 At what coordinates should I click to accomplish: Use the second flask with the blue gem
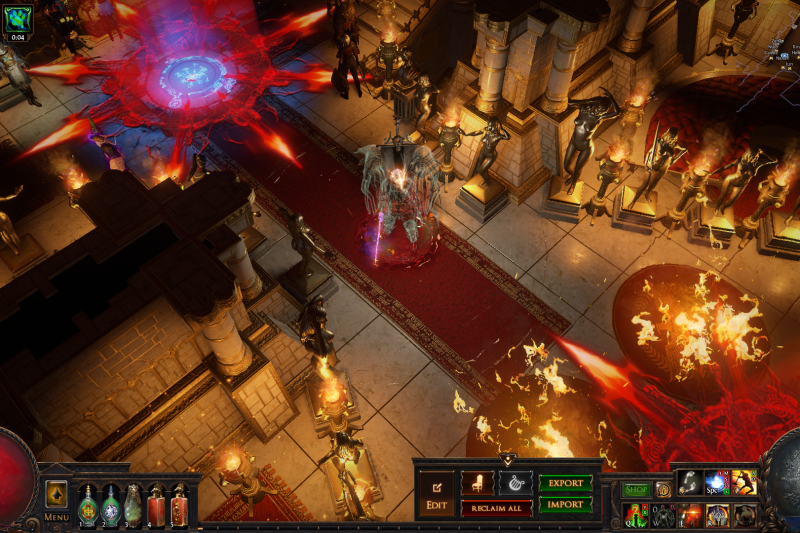click(111, 506)
